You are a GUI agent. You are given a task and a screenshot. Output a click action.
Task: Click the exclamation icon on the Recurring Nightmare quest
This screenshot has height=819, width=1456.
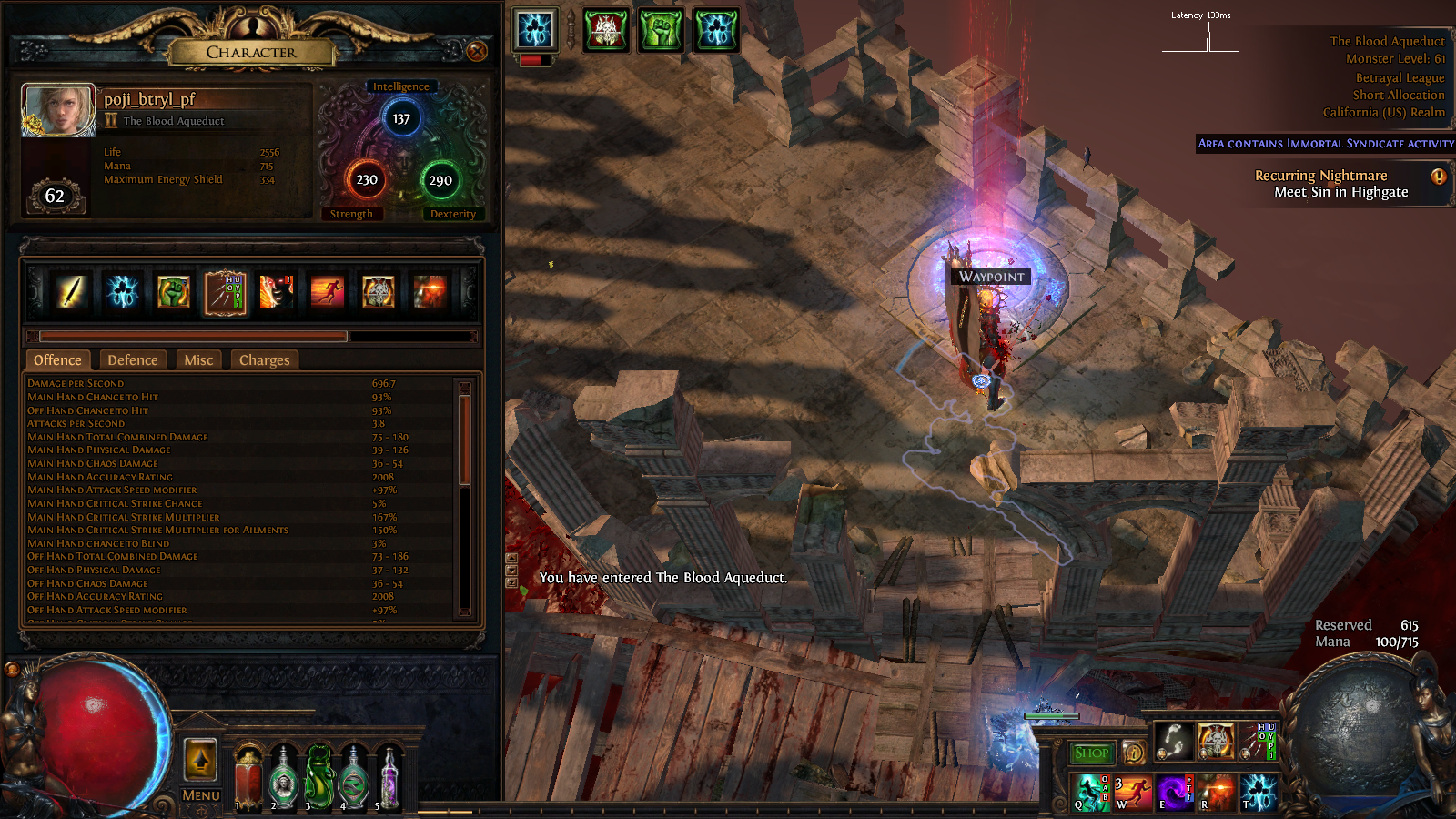pyautogui.click(x=1437, y=176)
